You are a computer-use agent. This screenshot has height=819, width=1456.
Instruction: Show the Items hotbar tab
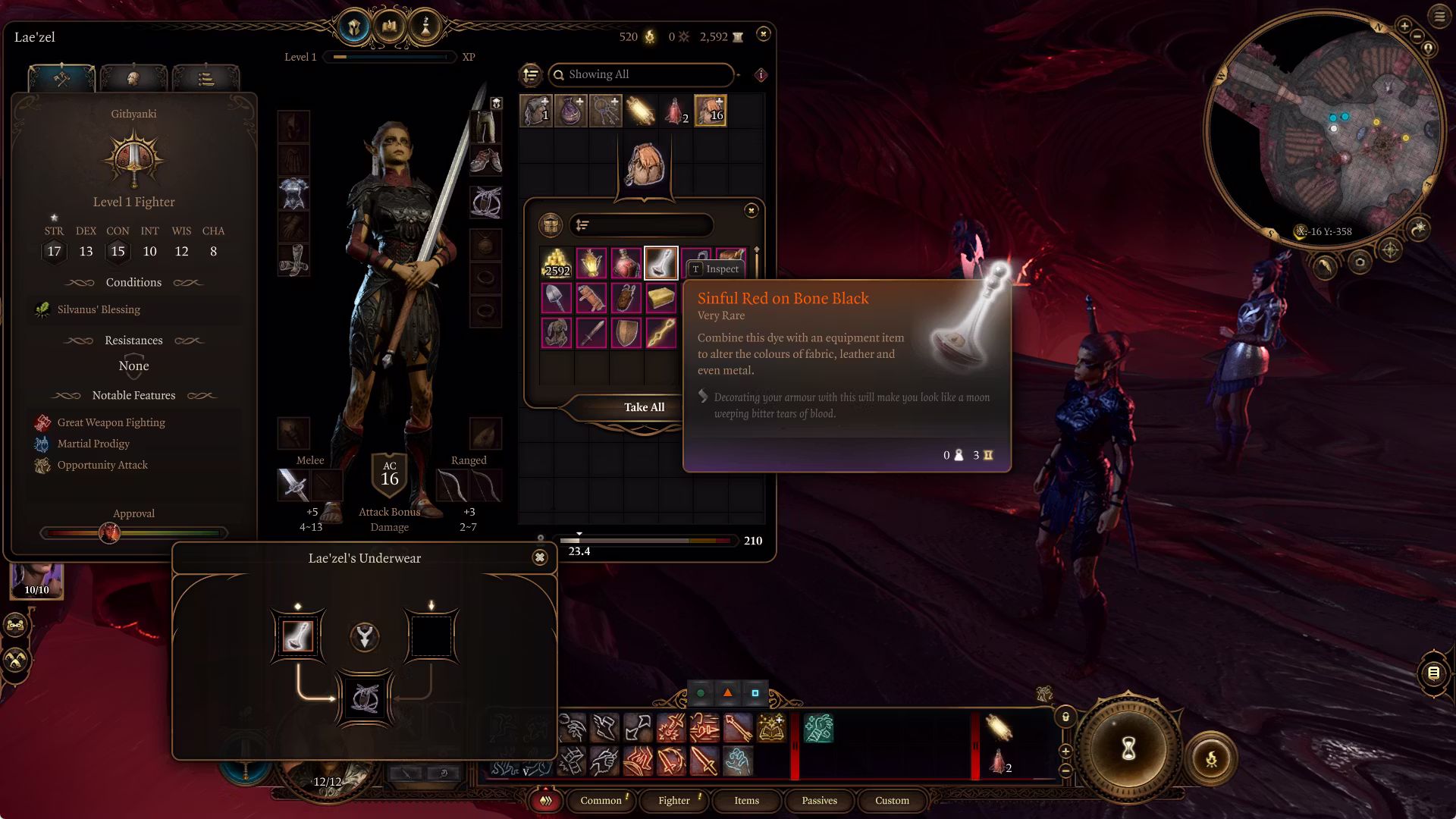click(746, 800)
